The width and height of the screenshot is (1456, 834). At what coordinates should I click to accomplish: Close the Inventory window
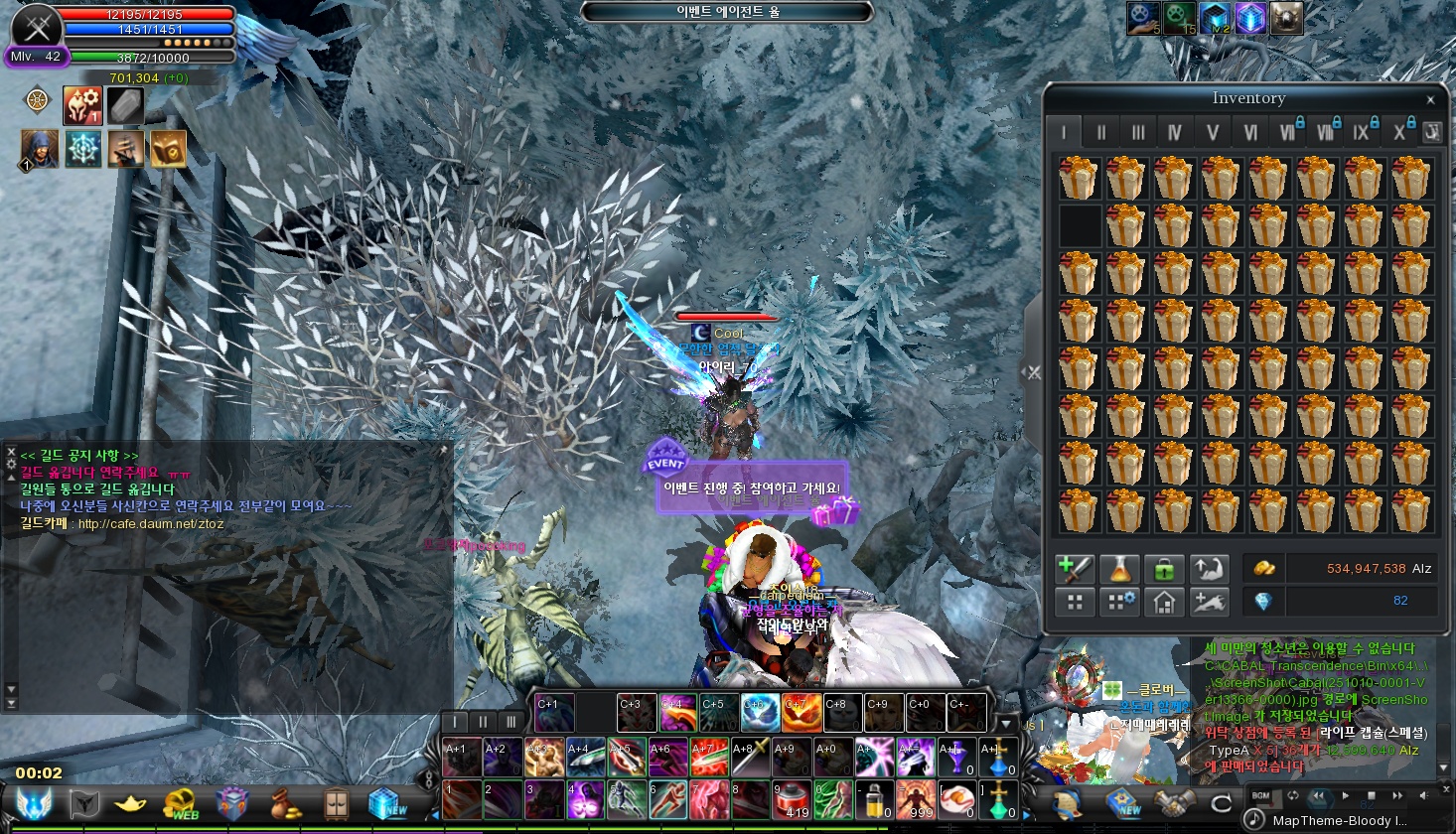pyautogui.click(x=1430, y=99)
